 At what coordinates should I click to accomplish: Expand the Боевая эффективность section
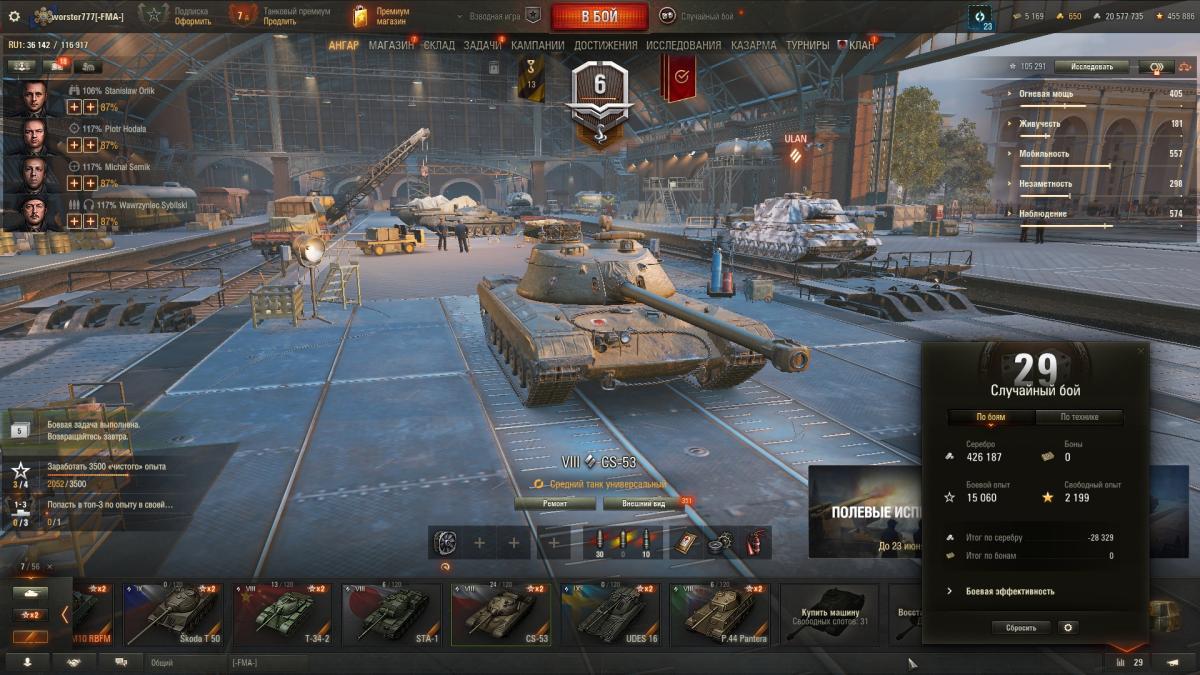[1009, 591]
